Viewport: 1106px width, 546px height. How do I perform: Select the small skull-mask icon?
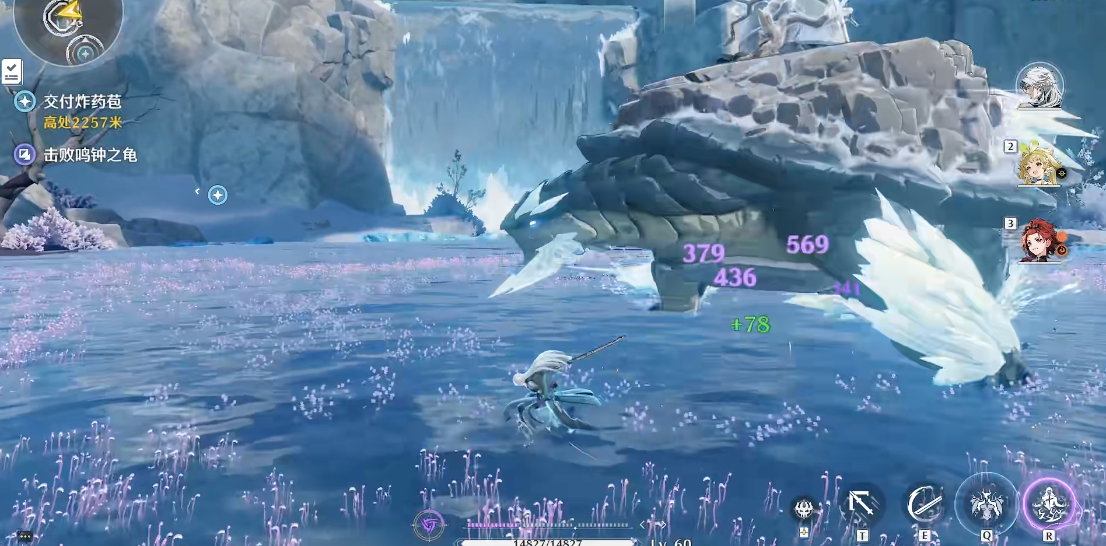804,509
